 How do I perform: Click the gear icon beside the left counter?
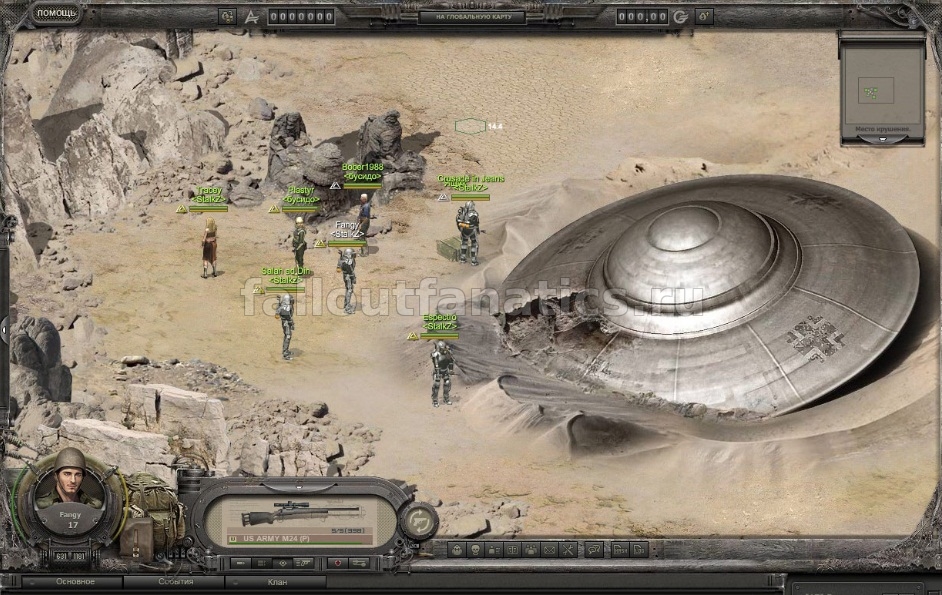[227, 16]
